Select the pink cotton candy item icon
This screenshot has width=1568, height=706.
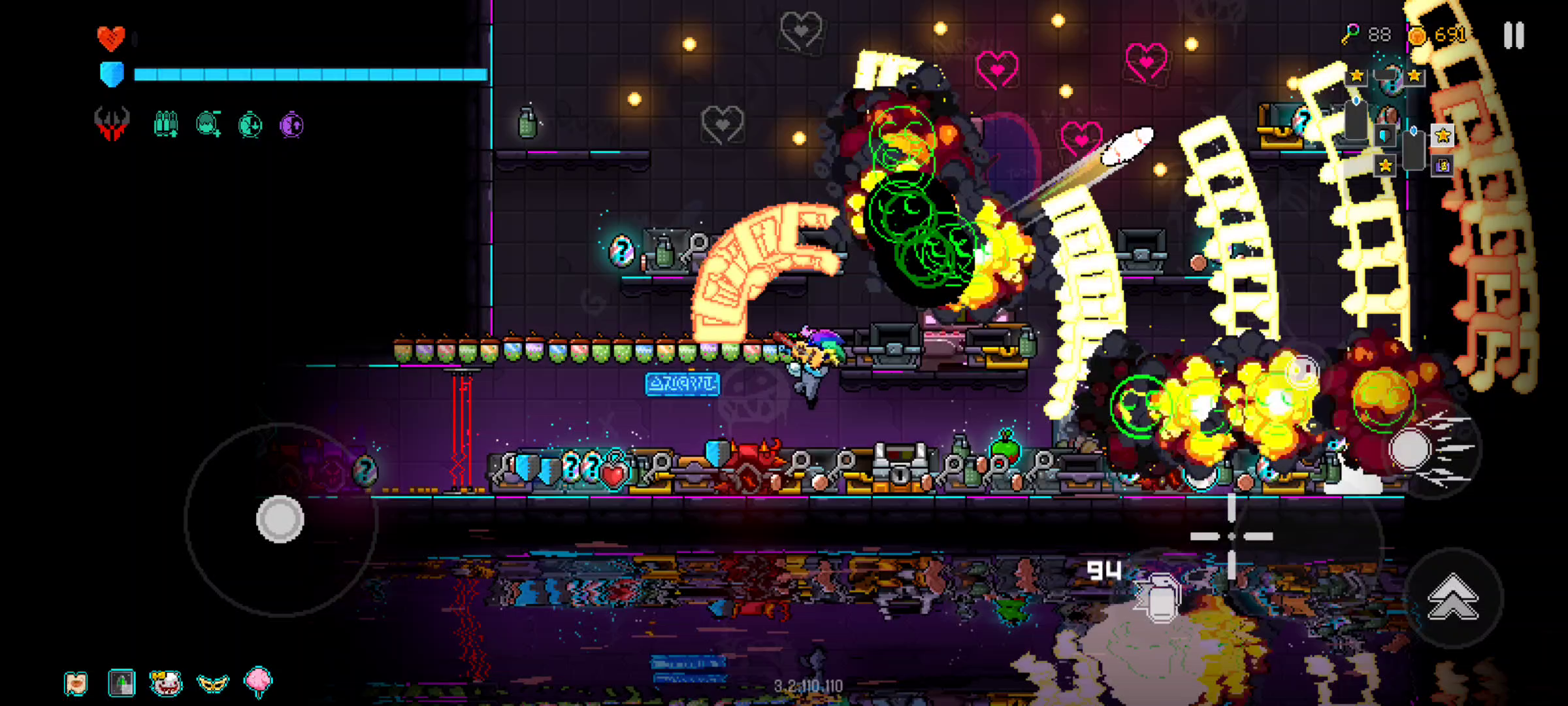258,682
